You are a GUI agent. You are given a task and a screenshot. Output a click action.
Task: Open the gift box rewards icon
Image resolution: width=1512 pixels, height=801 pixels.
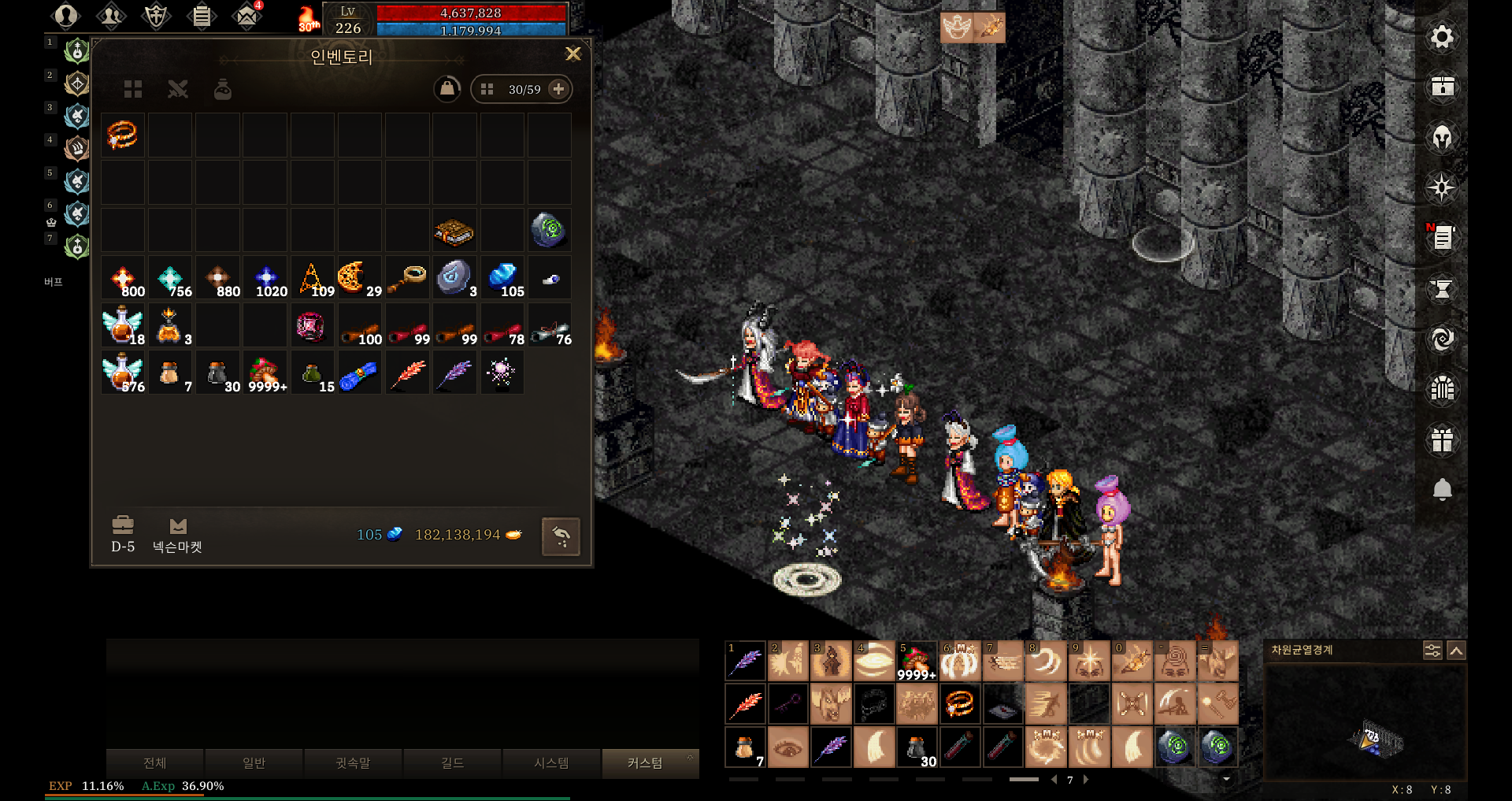coord(1442,439)
